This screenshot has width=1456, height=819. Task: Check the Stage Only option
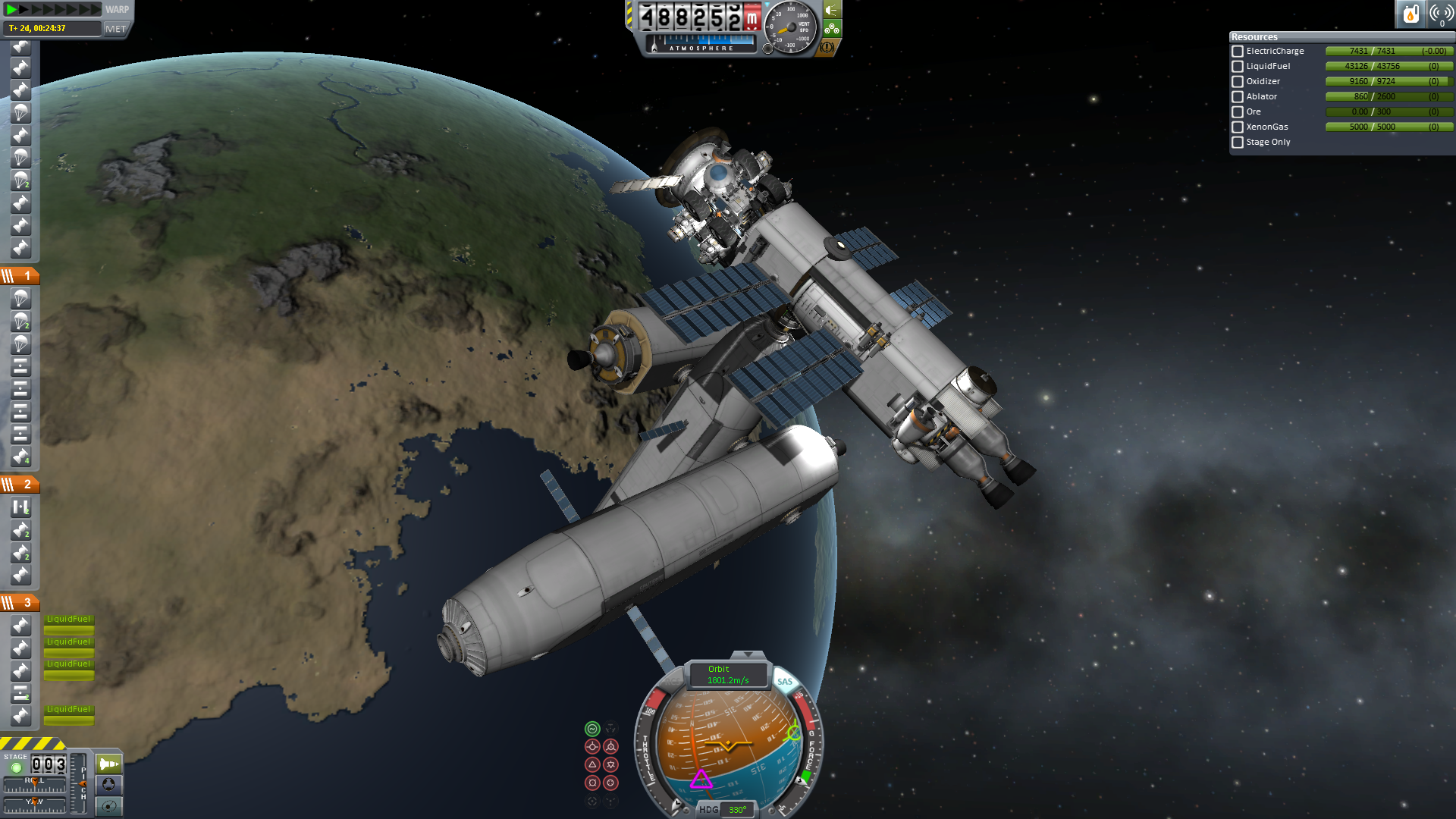(1238, 143)
